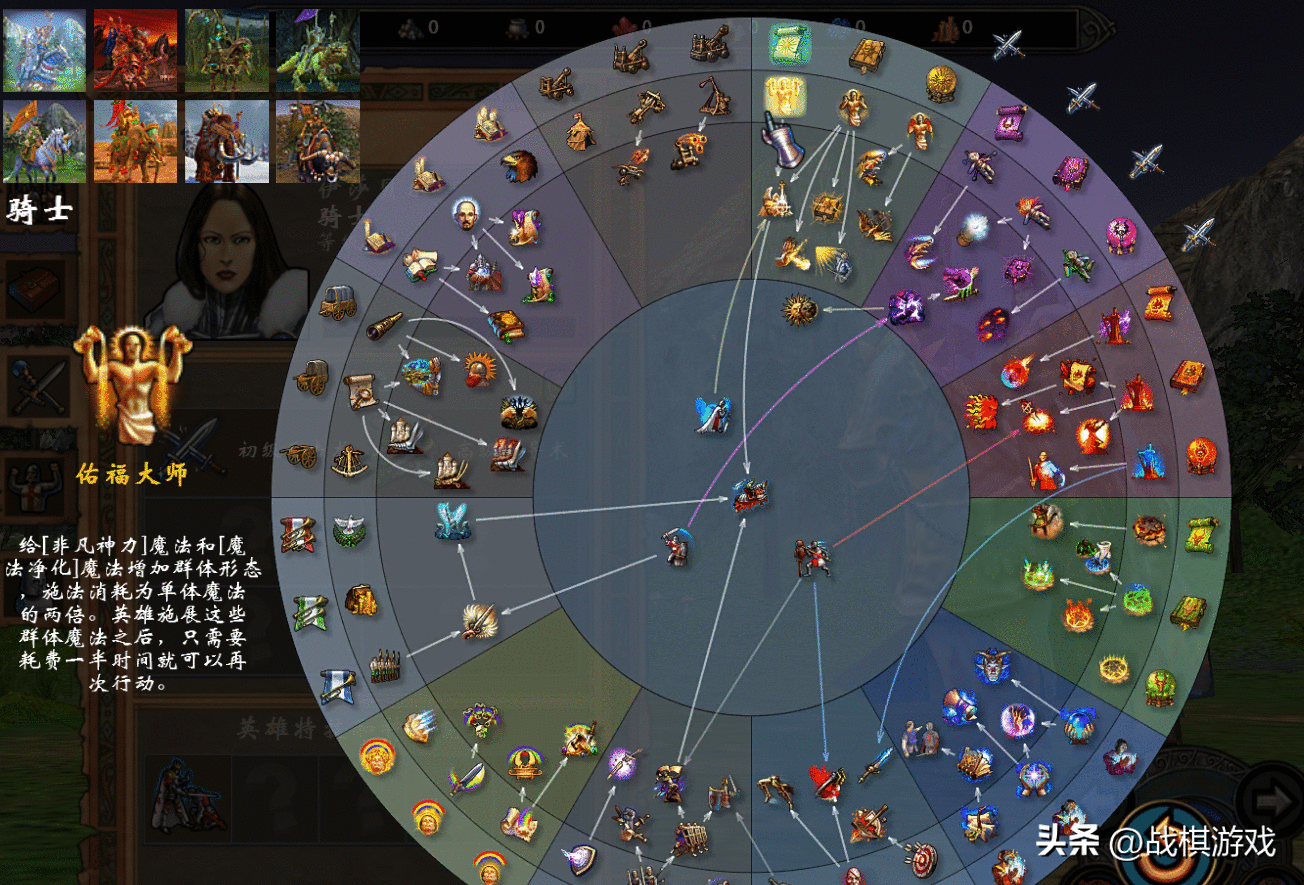Pick the eagle head skill icon
Image resolution: width=1304 pixels, height=885 pixels.
coord(519,166)
